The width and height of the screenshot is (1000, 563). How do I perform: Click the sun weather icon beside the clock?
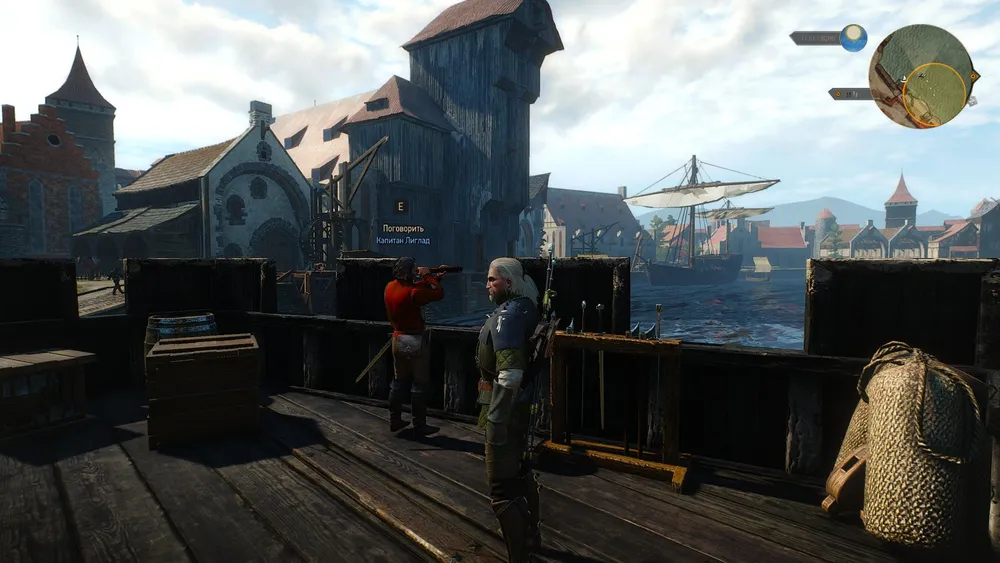853,38
